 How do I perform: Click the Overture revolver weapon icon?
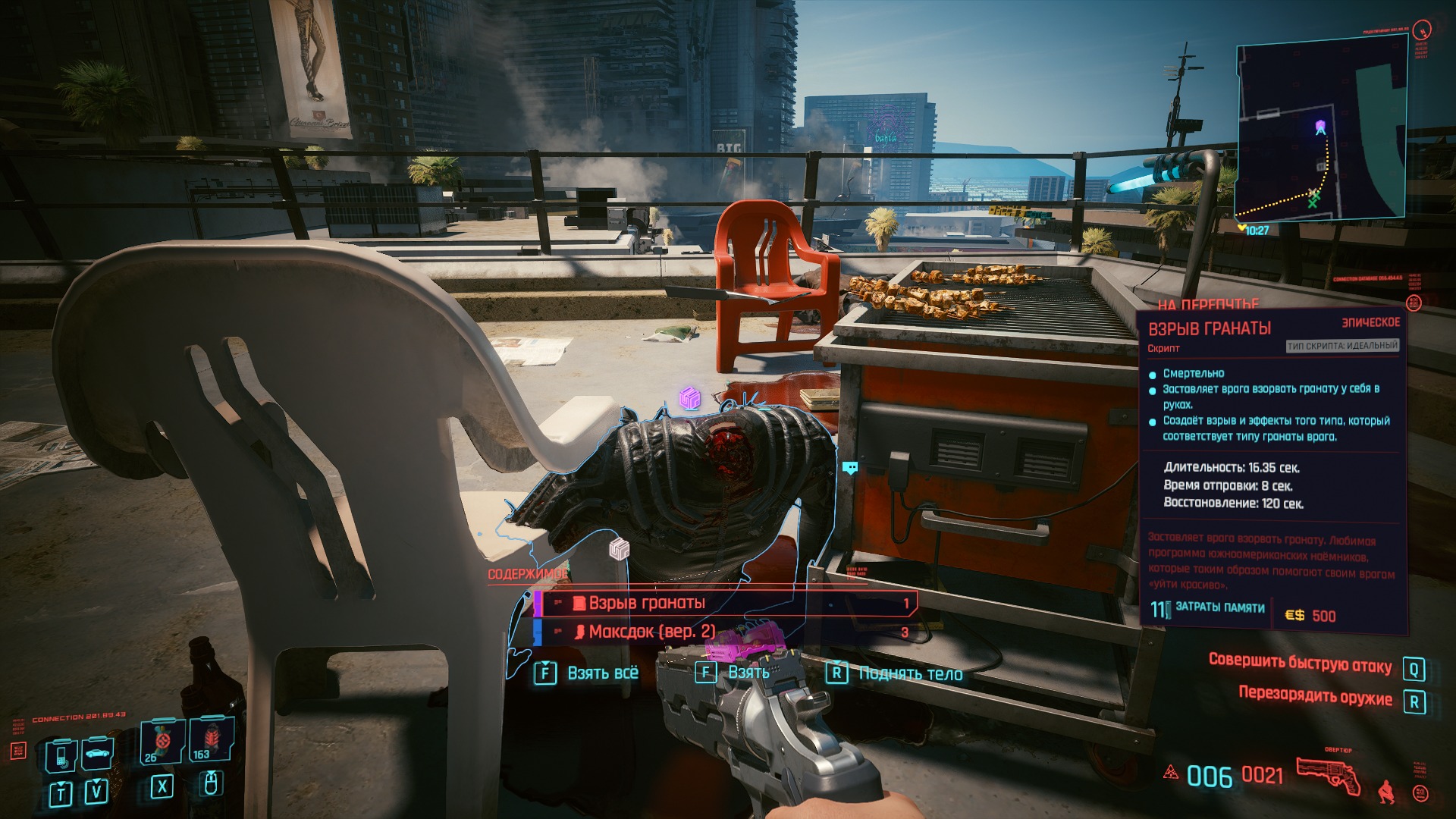tap(1328, 776)
